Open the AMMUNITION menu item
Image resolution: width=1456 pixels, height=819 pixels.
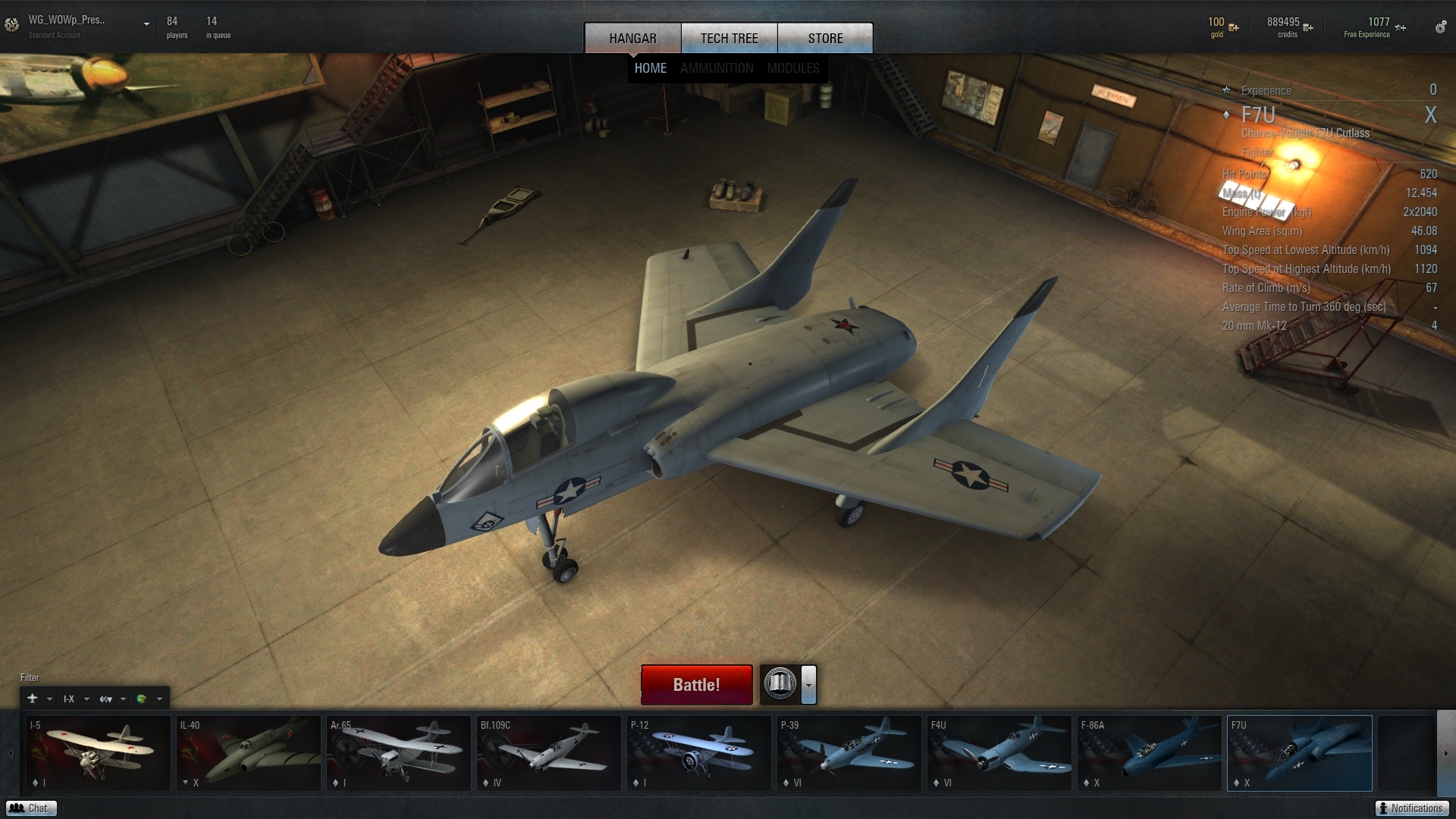tap(717, 67)
